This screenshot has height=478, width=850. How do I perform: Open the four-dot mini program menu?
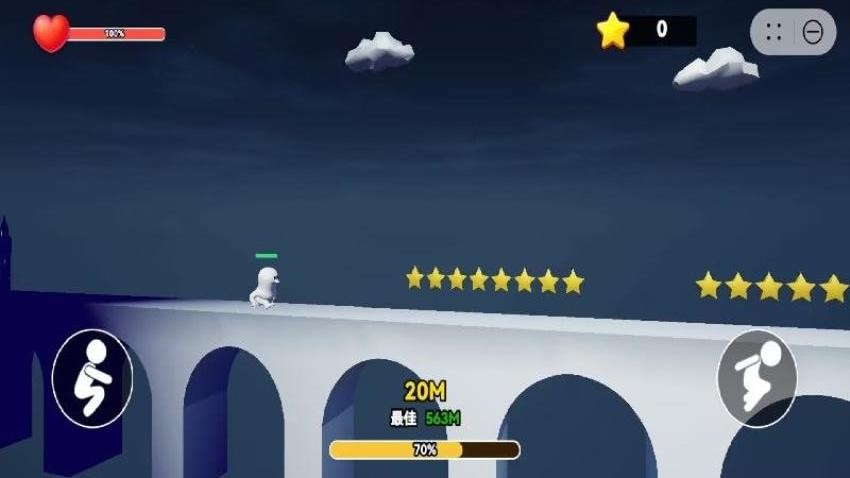pos(773,32)
